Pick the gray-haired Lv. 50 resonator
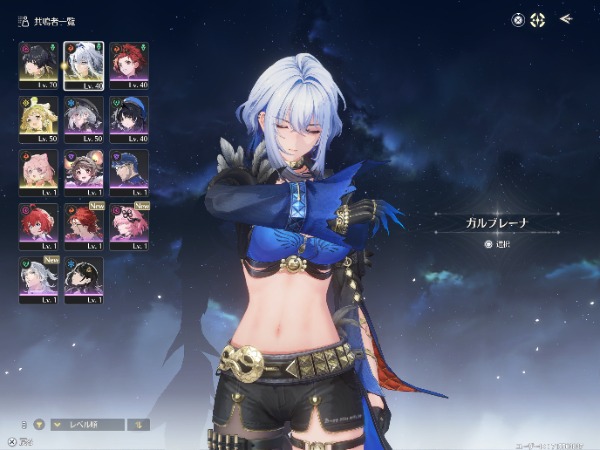 83,119
